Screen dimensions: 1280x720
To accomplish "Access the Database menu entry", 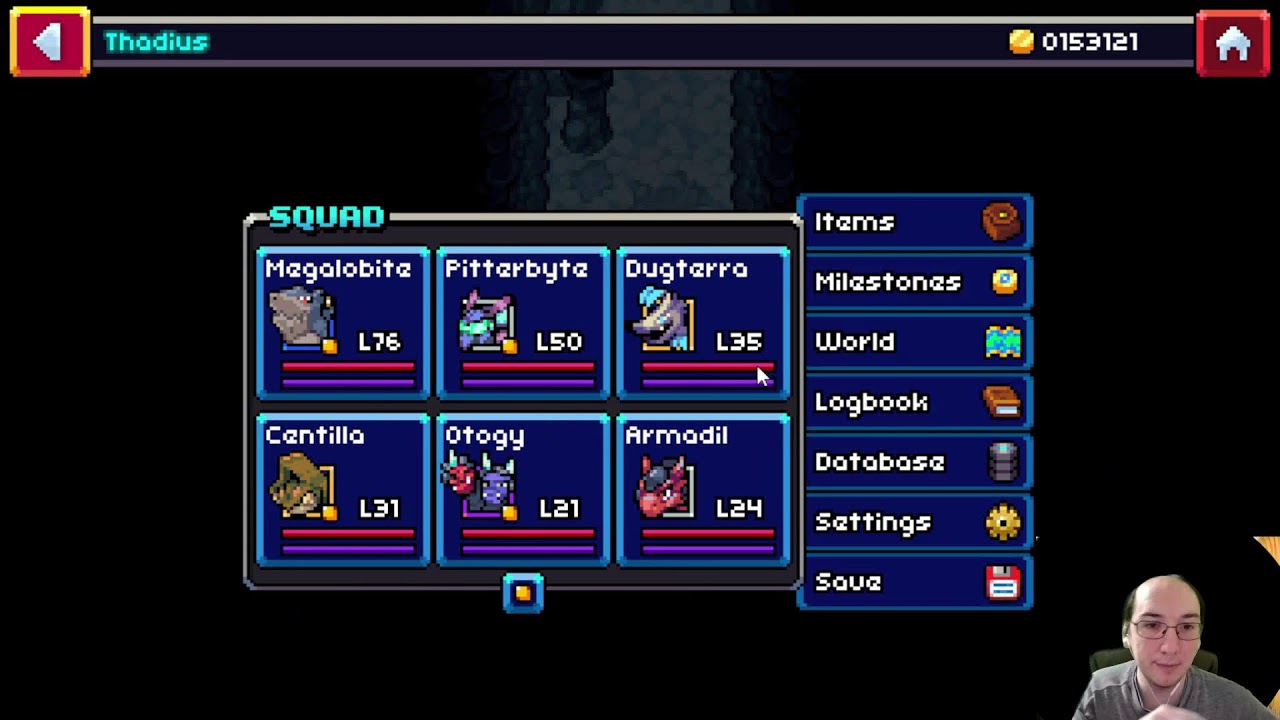I will pos(915,462).
